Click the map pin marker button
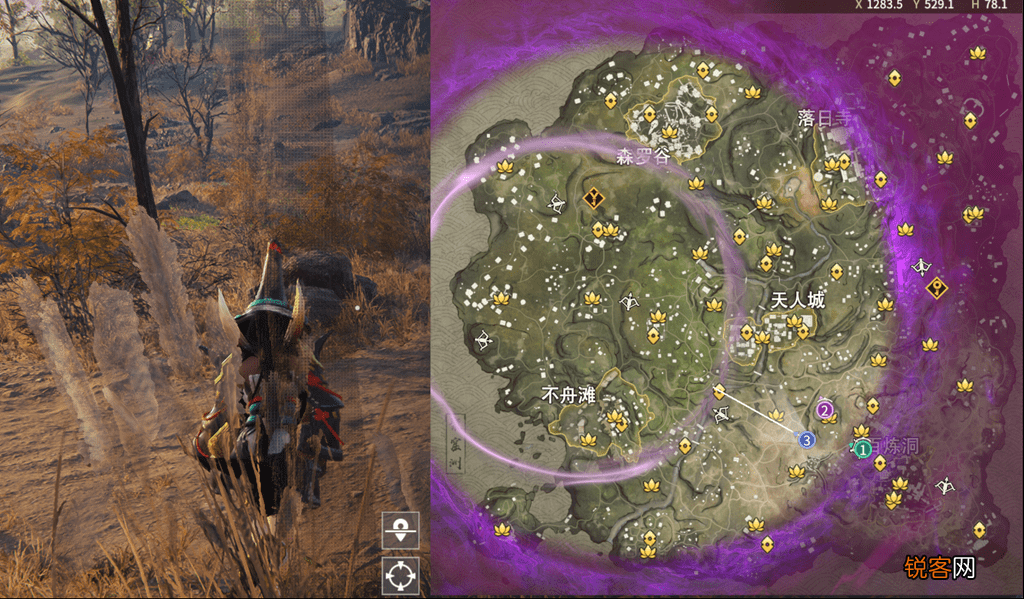The image size is (1024, 599). [x=400, y=530]
